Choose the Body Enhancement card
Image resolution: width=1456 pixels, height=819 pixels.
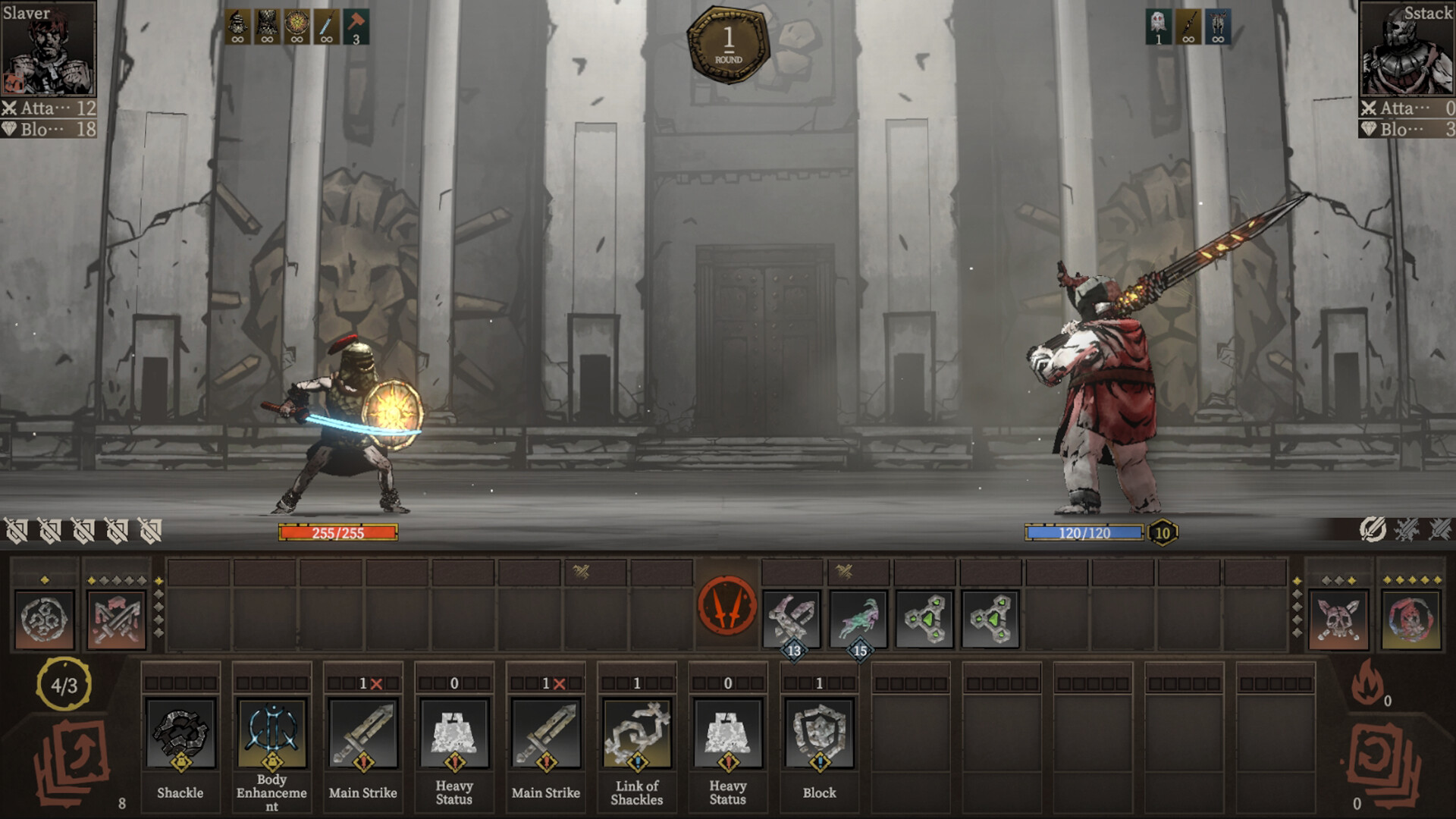(x=271, y=734)
